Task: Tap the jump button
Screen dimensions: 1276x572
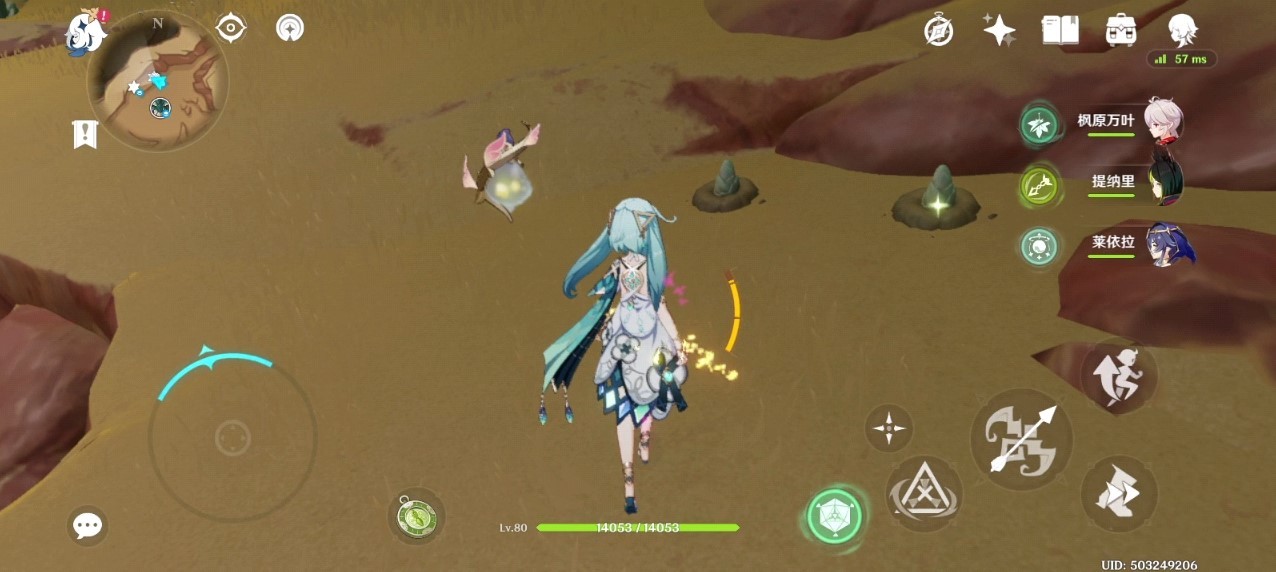Action: (1119, 377)
